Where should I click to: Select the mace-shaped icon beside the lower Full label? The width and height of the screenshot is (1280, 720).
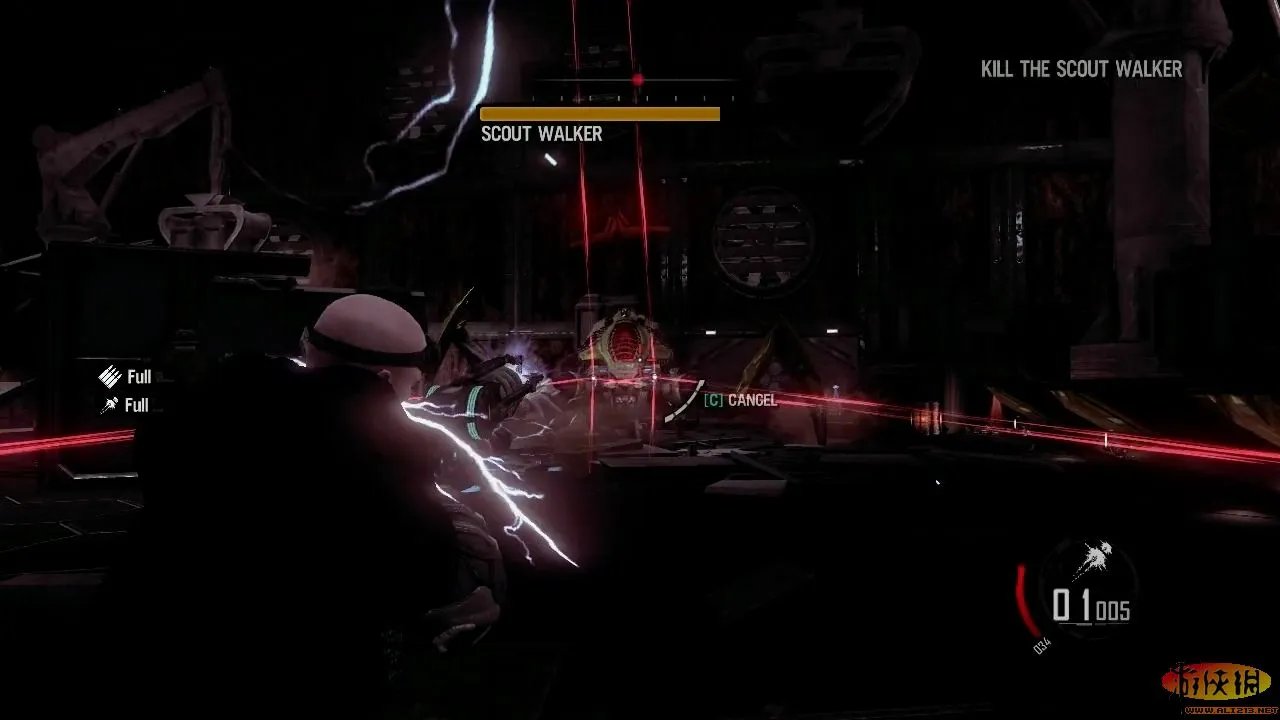click(109, 405)
